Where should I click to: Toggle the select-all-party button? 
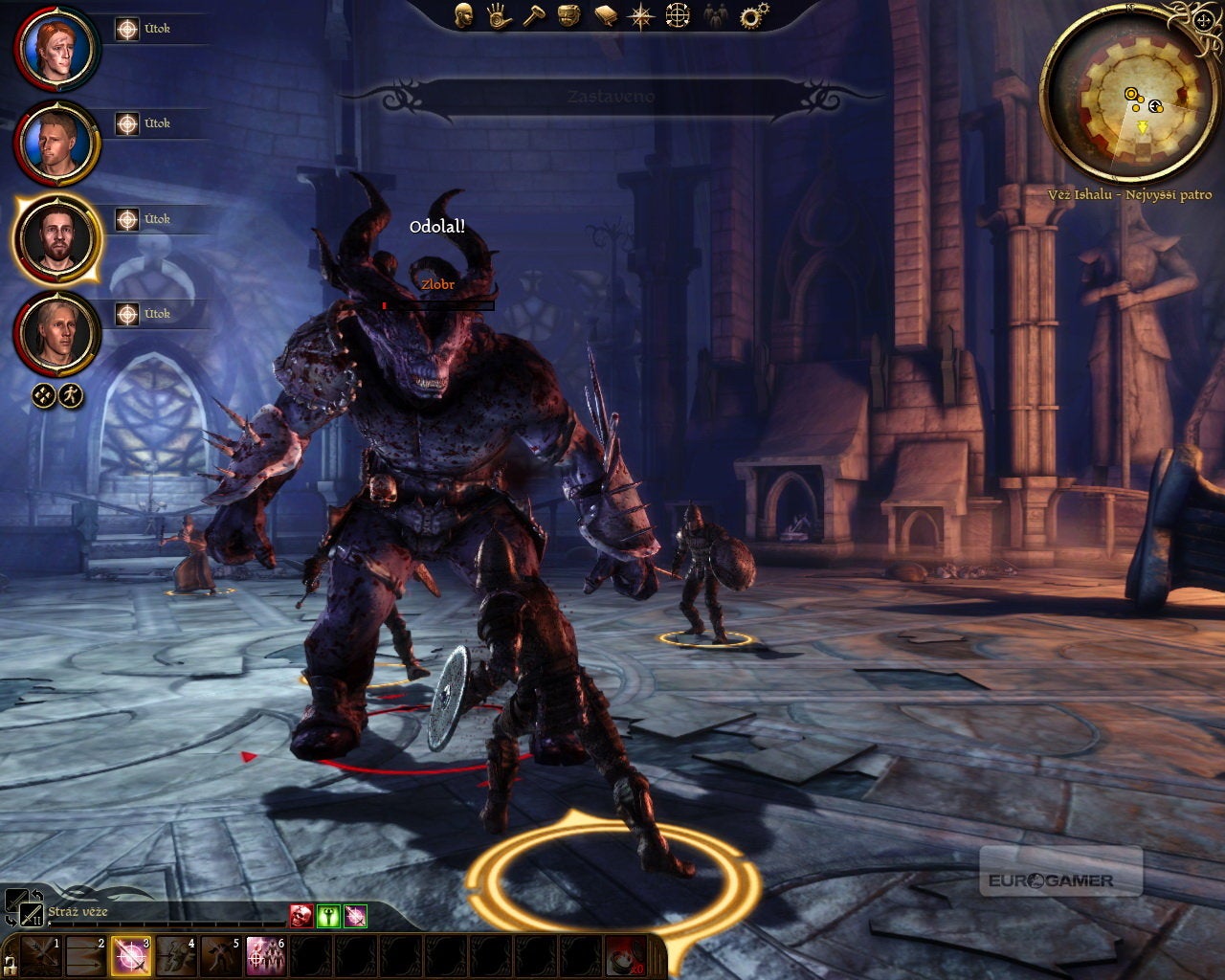(x=44, y=394)
